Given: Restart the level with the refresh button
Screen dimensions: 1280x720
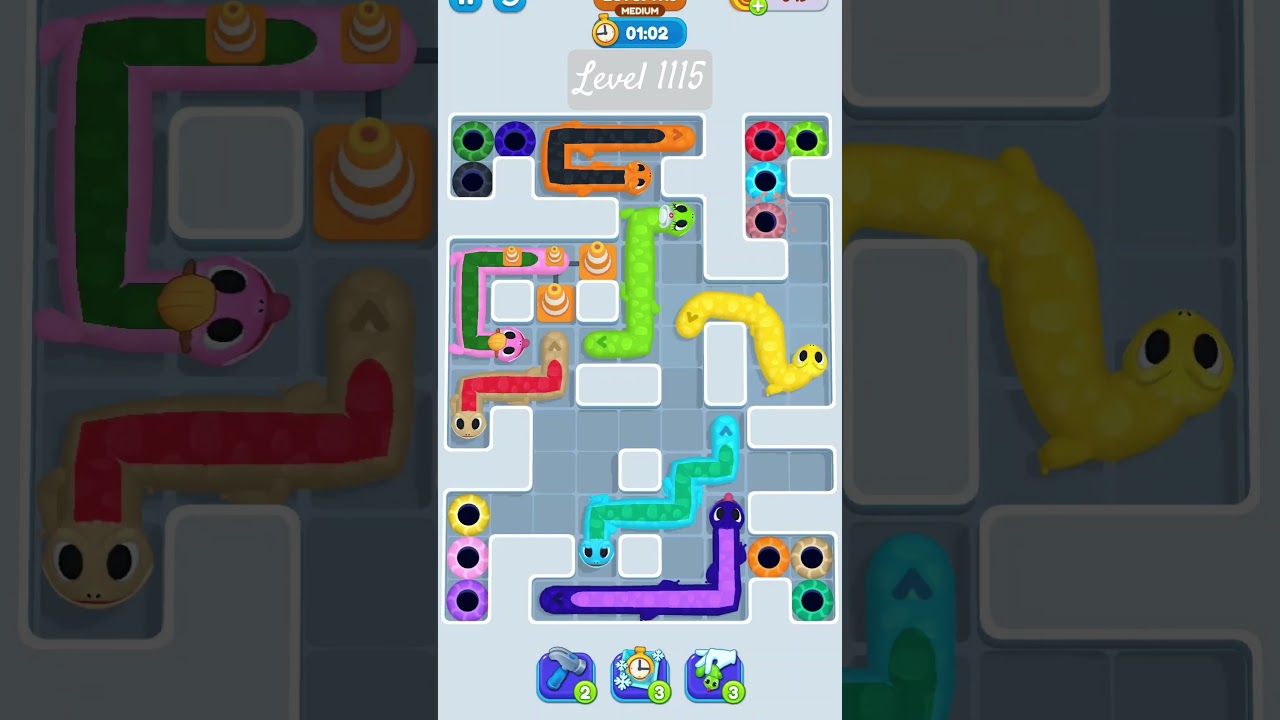Looking at the screenshot, I should [x=509, y=6].
